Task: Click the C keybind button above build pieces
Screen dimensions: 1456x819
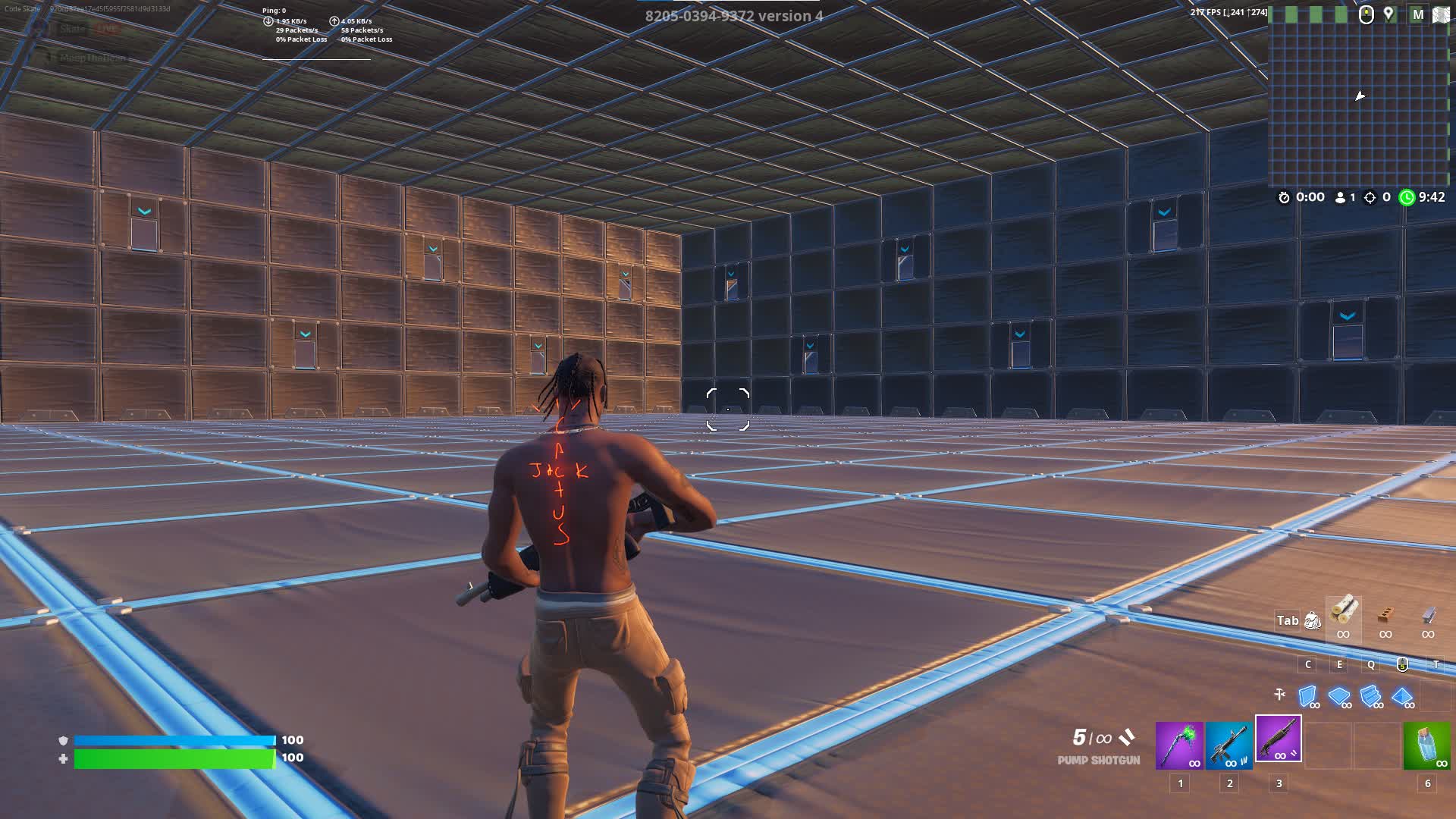Action: point(1307,664)
